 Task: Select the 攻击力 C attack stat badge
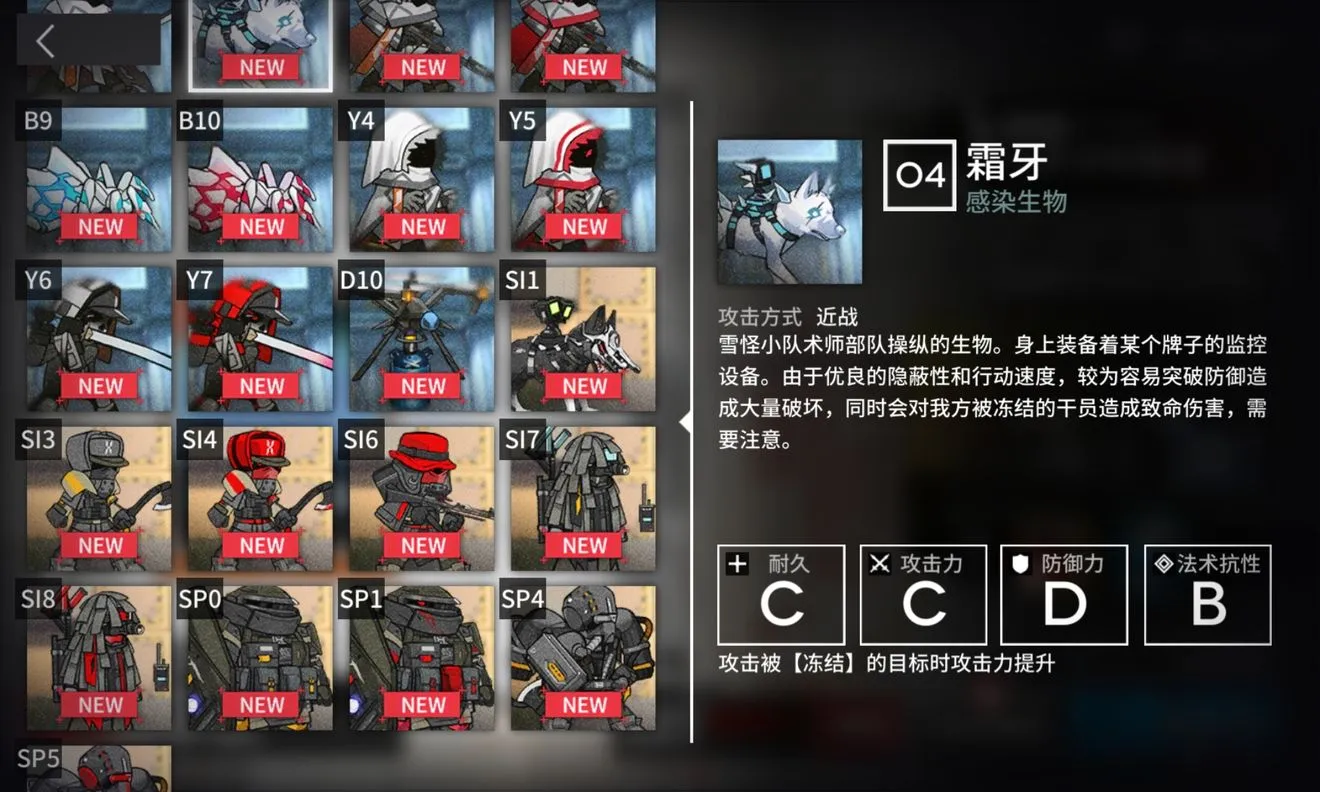(923, 594)
